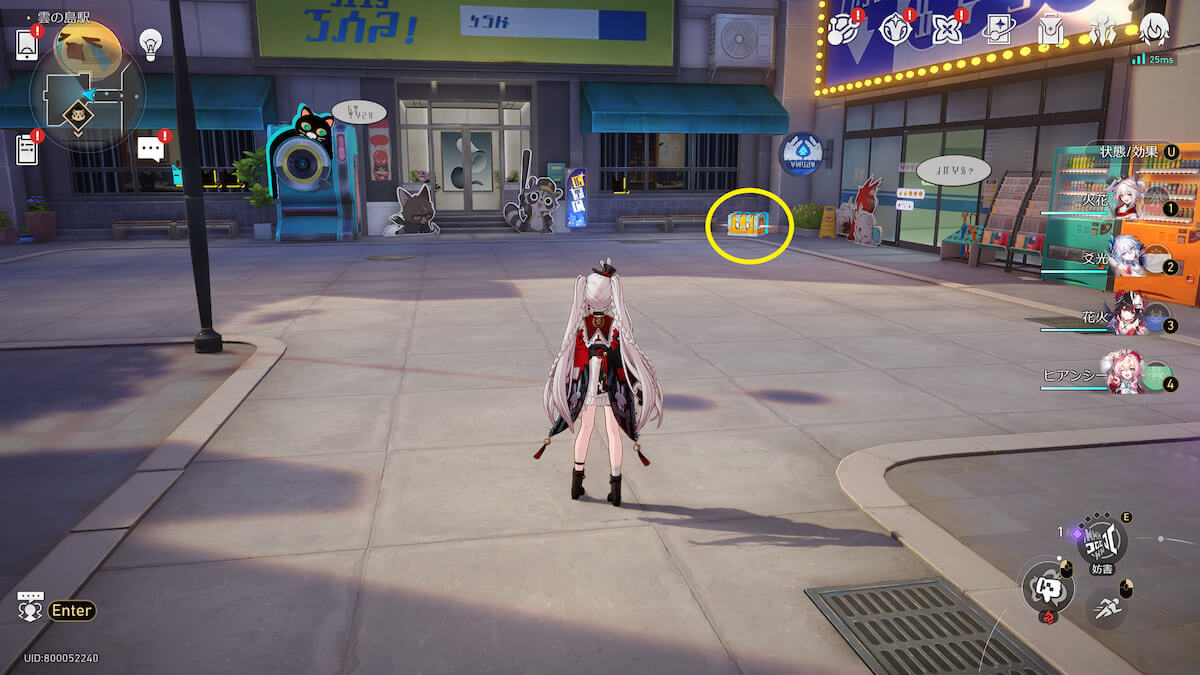Show the 状態/効果 status effects panel
Image resolution: width=1200 pixels, height=675 pixels.
point(1130,152)
